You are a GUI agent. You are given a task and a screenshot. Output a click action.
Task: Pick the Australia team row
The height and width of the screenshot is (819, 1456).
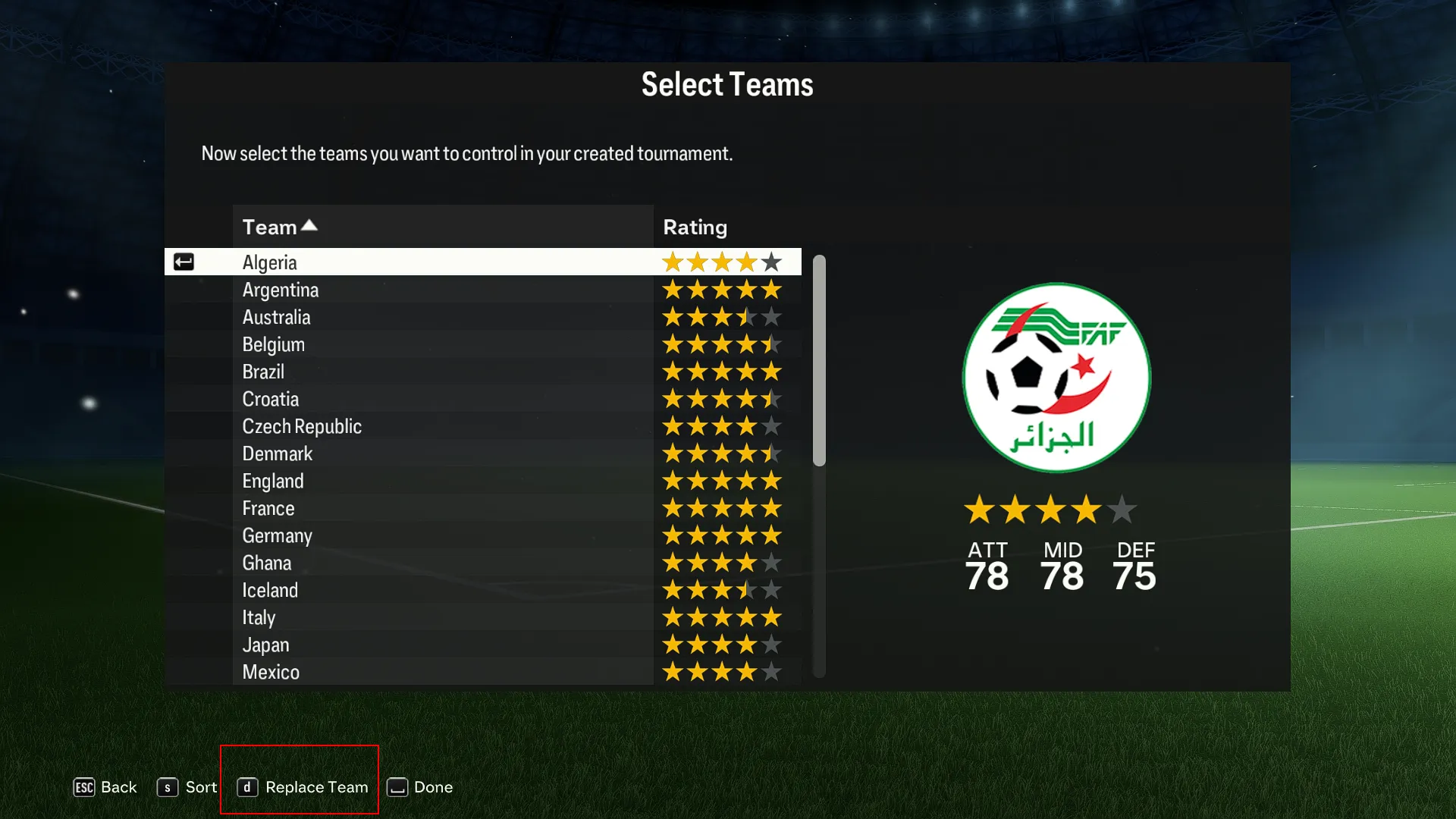pos(277,317)
